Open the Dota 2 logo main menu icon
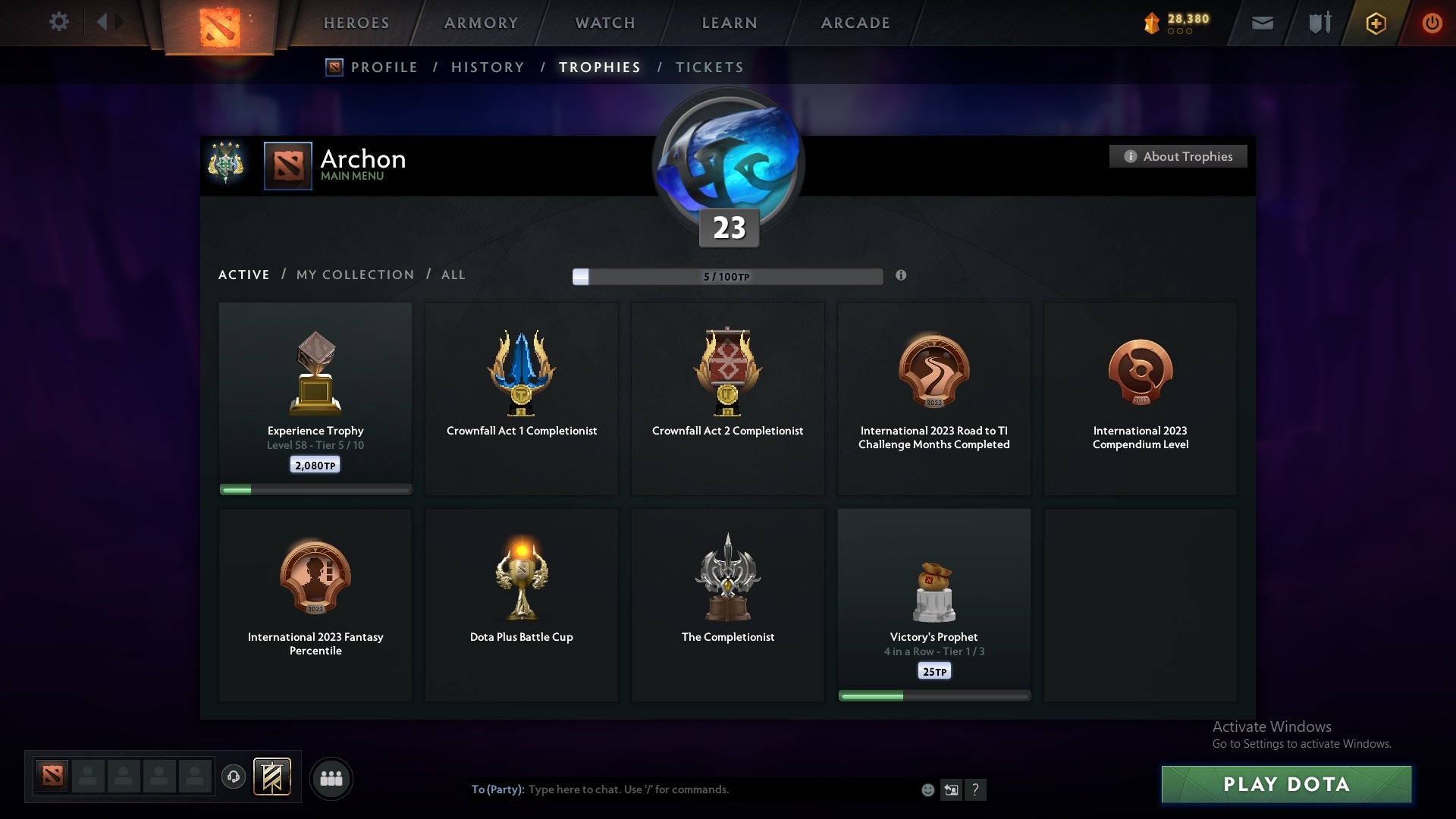Image resolution: width=1456 pixels, height=819 pixels. click(218, 23)
